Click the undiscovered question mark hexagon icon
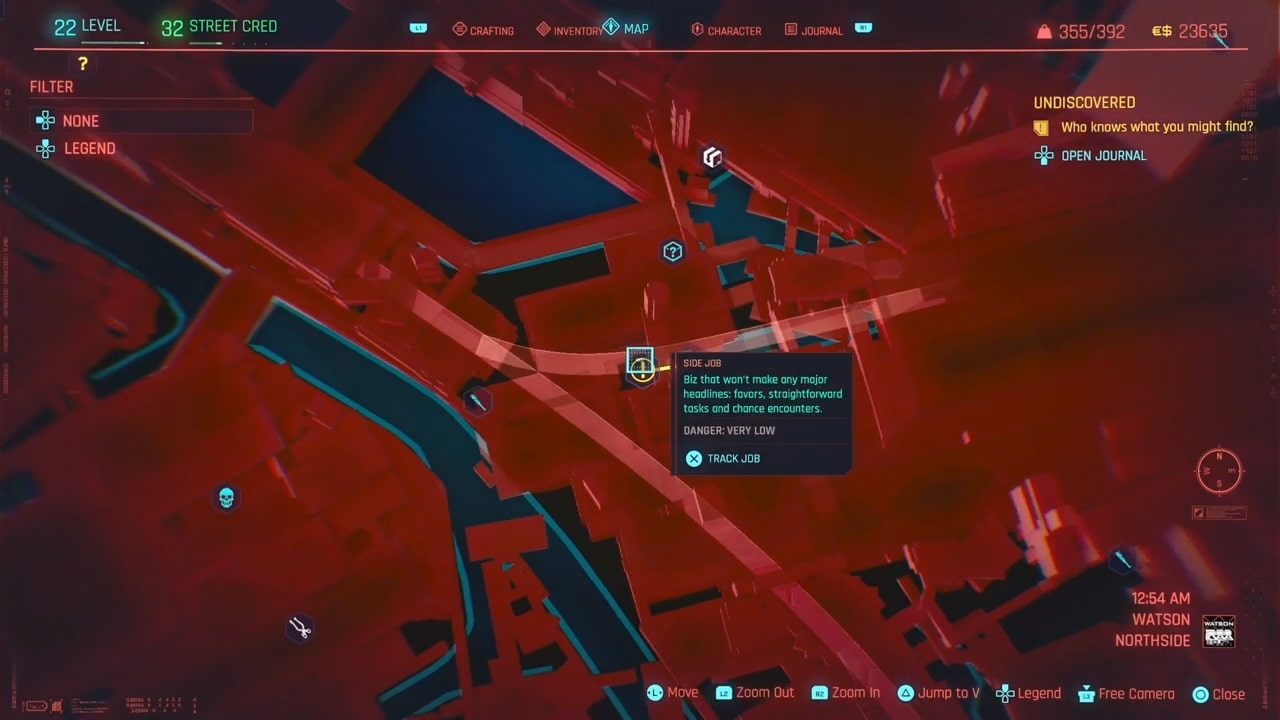This screenshot has height=720, width=1280. 672,252
